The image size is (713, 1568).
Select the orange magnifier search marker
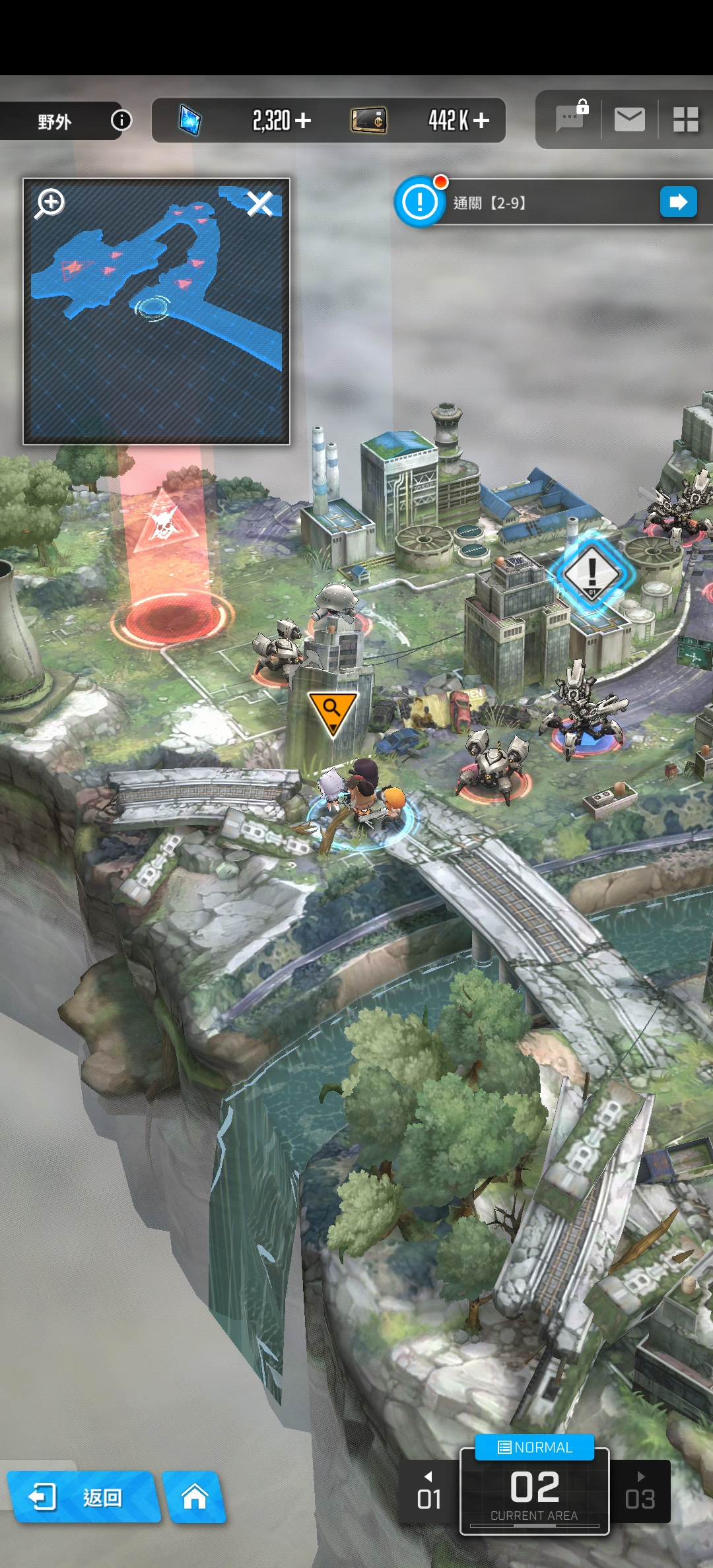[332, 711]
